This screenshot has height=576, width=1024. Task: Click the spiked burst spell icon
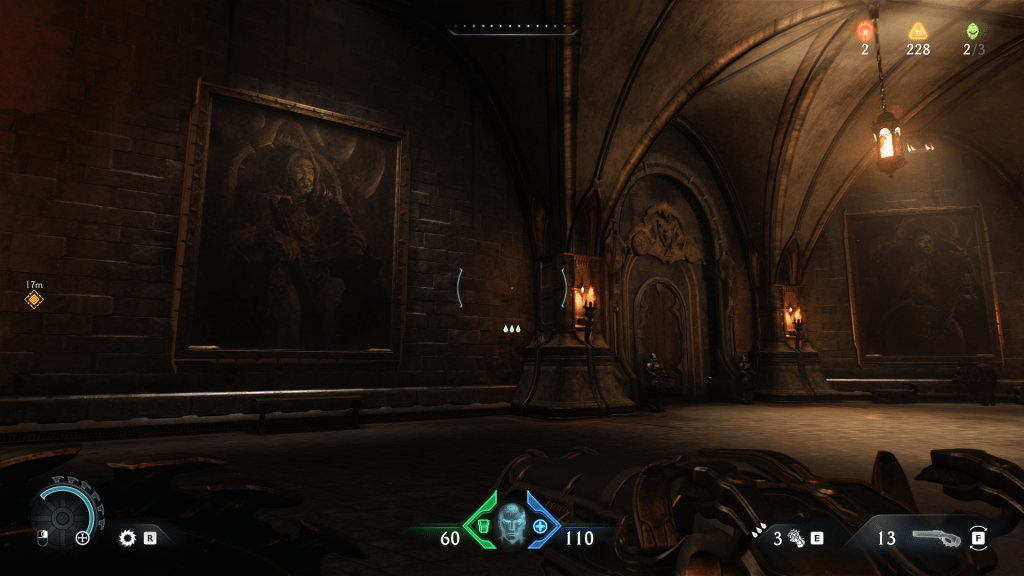pos(127,538)
